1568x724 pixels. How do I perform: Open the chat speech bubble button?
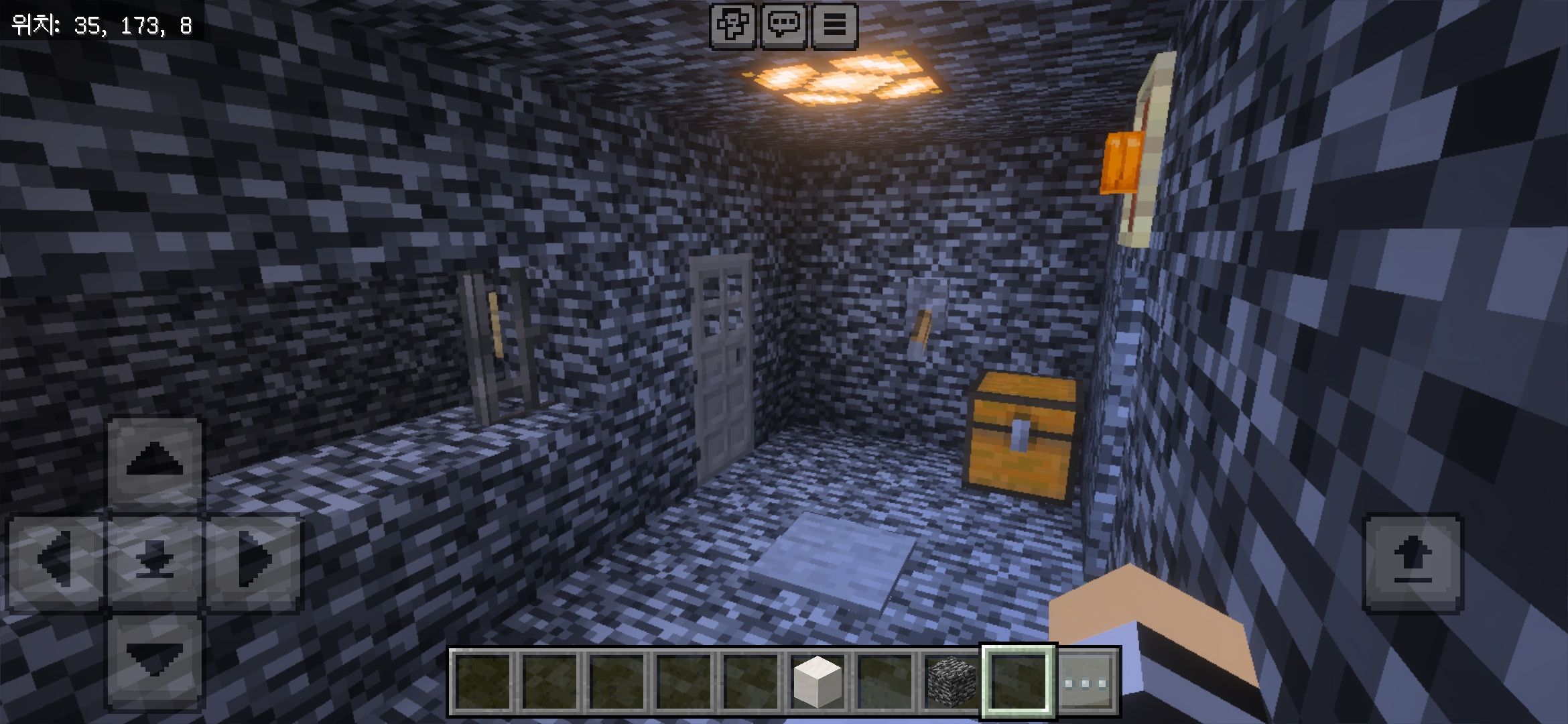pos(784,25)
